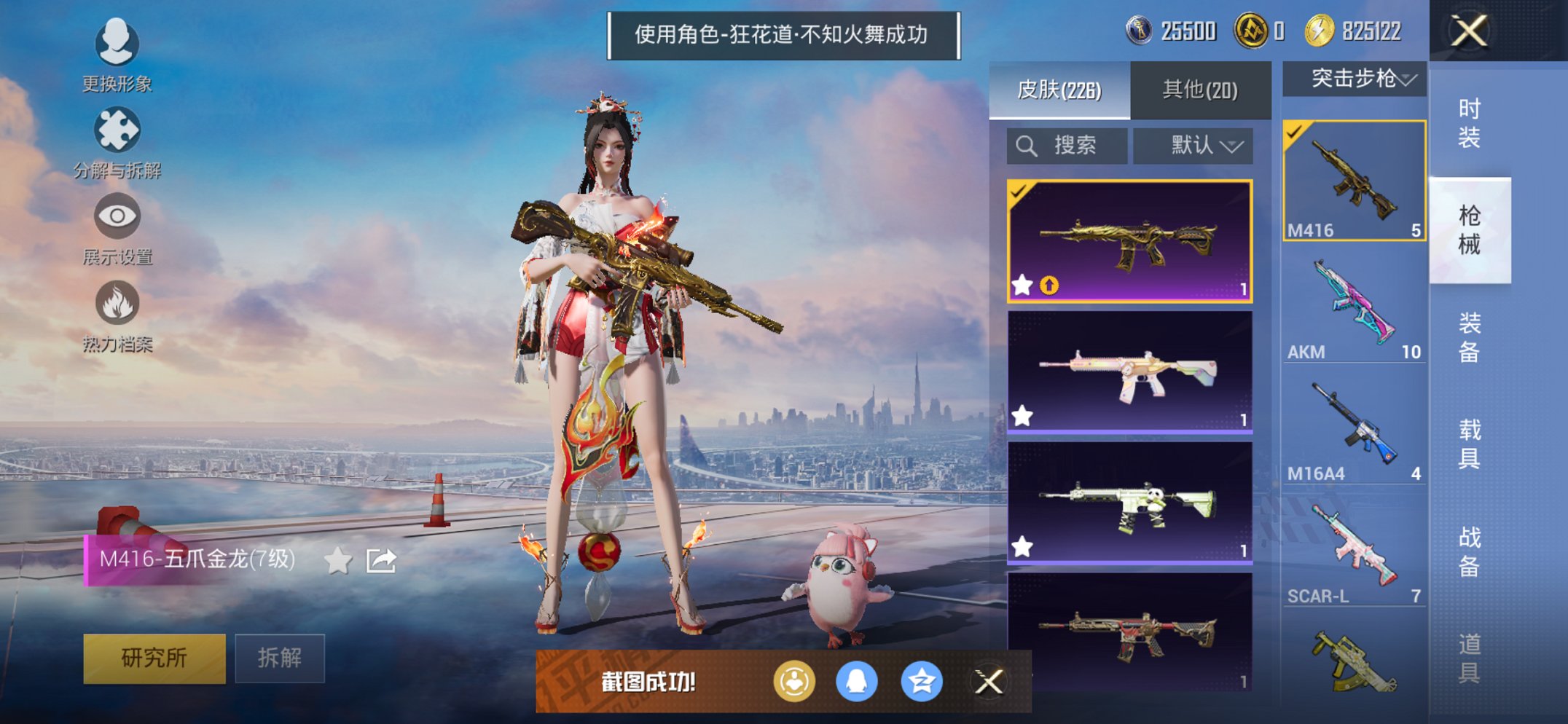Open the 默认 sort order dropdown

pyautogui.click(x=1193, y=146)
